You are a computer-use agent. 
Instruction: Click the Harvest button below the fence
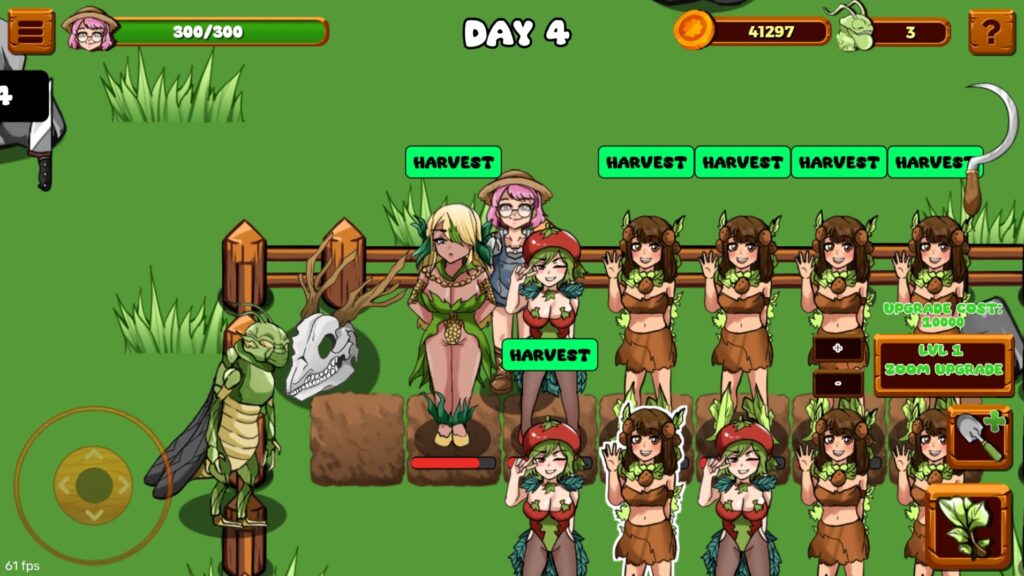point(549,355)
